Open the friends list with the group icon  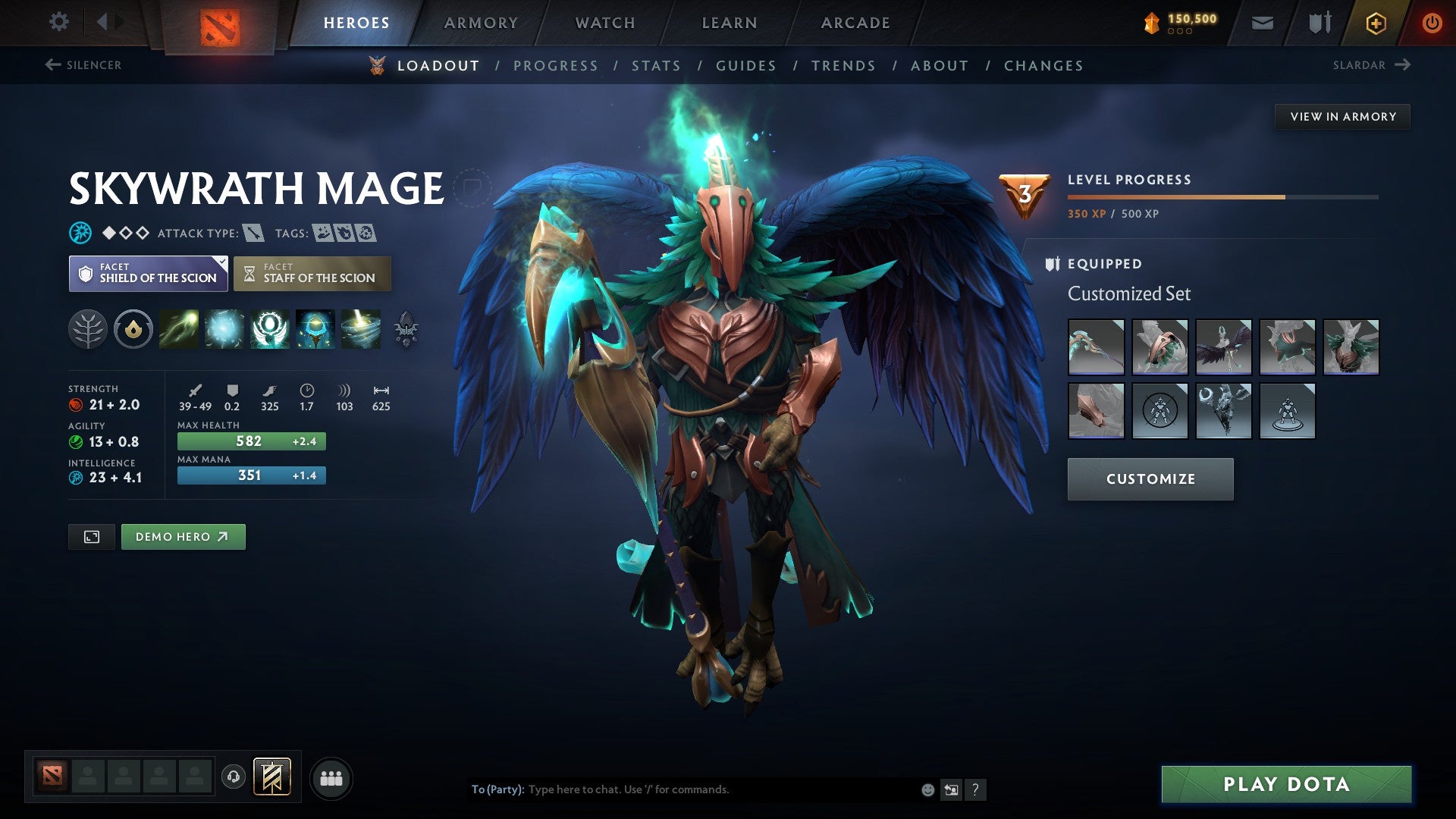coord(331,777)
